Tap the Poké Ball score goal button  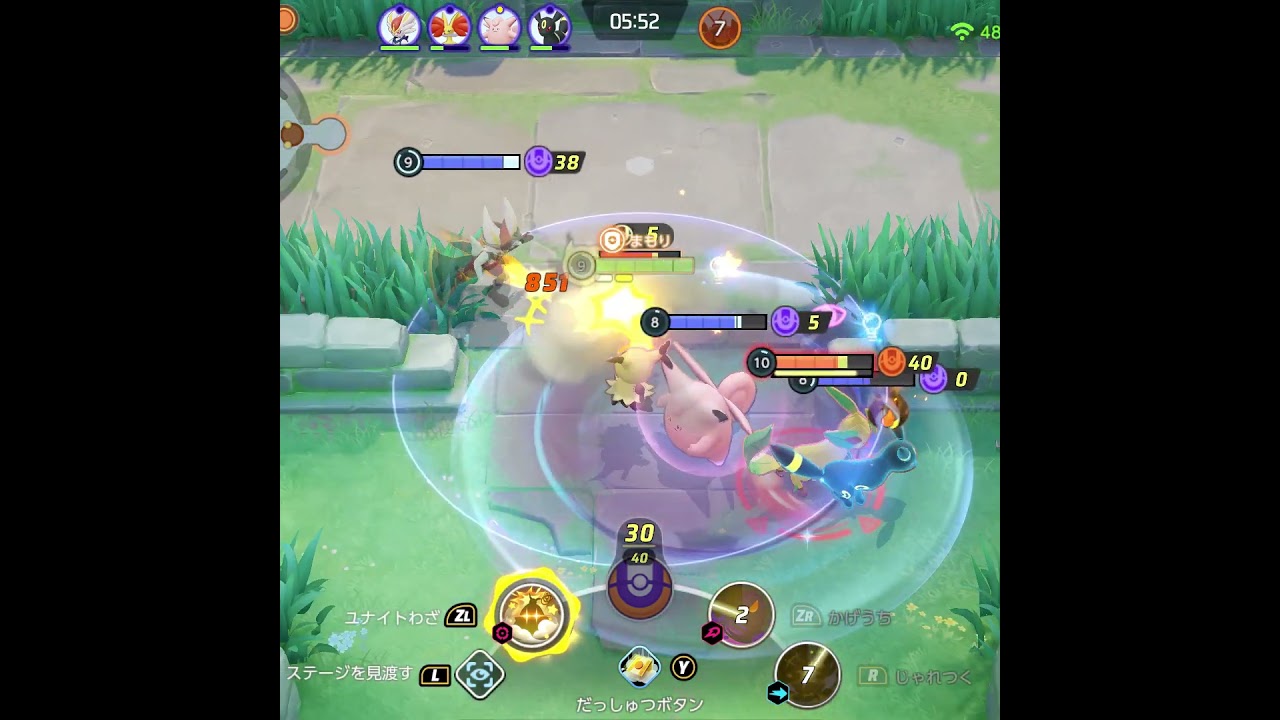[639, 586]
